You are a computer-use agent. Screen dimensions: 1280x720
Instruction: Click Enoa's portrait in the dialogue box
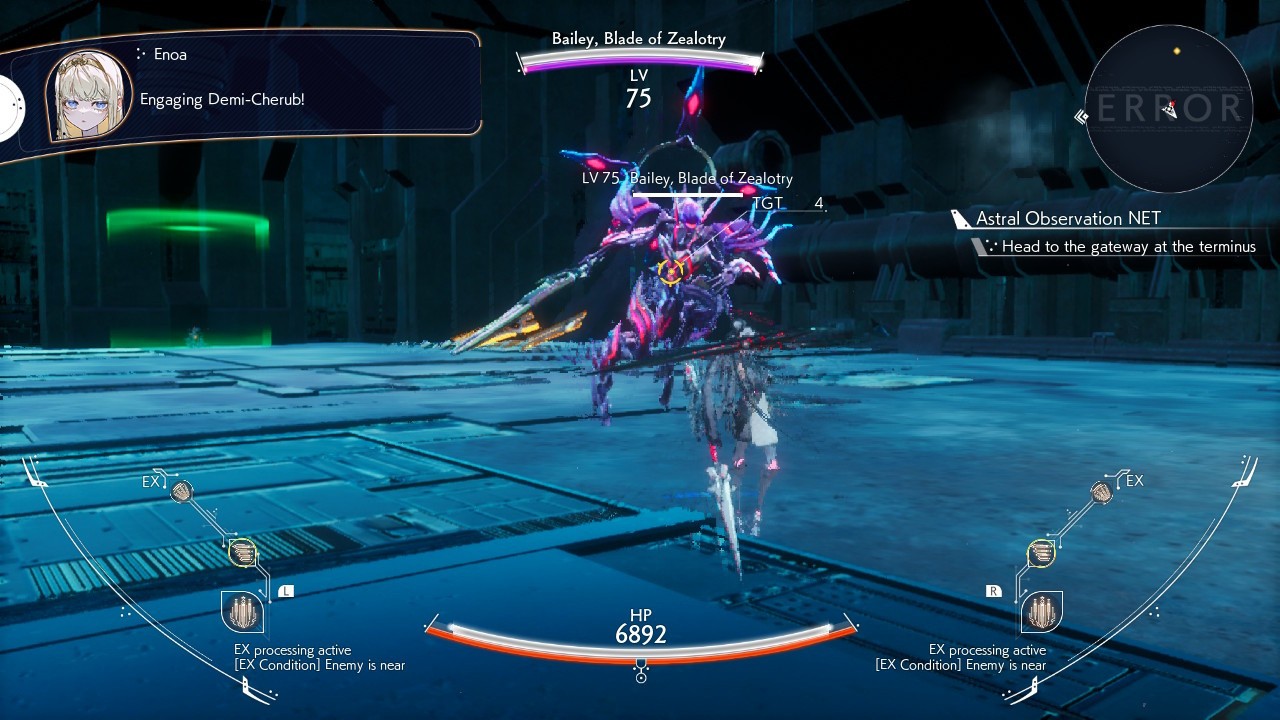88,95
